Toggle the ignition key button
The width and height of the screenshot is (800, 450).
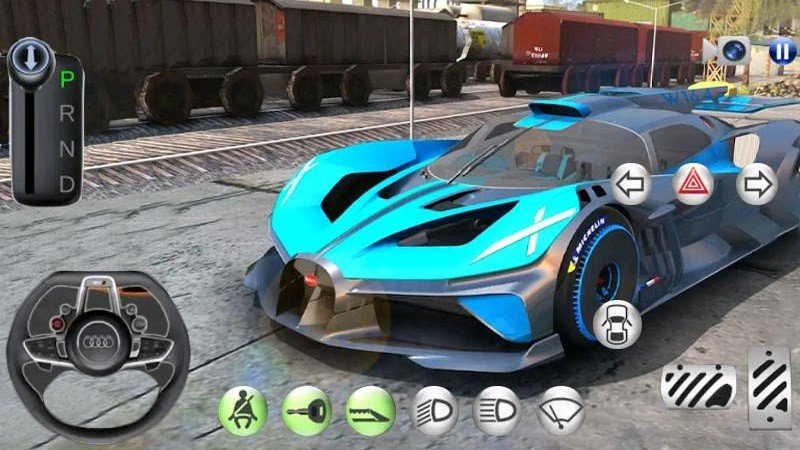pos(306,409)
